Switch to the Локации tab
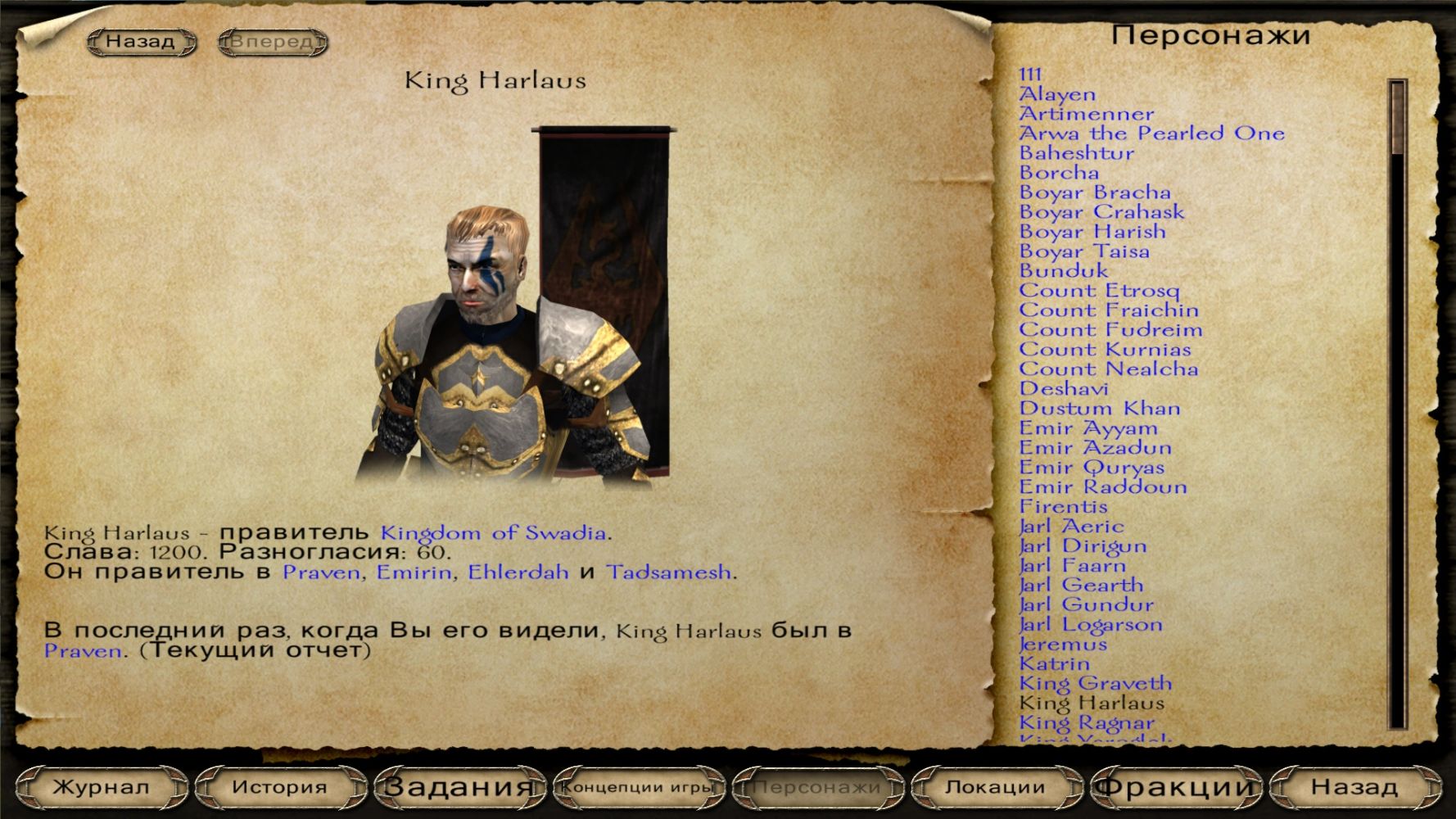This screenshot has height=819, width=1456. [995, 787]
